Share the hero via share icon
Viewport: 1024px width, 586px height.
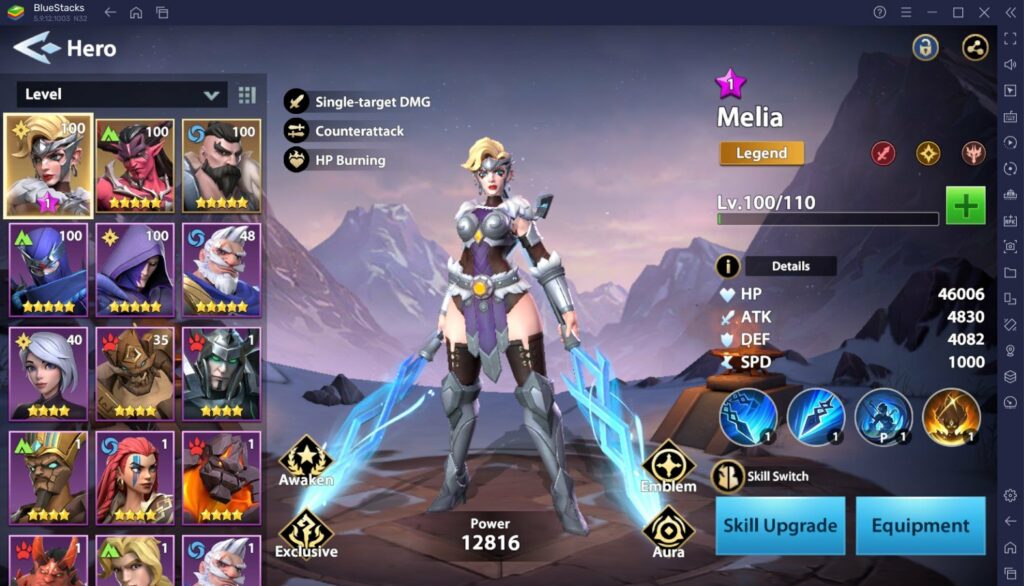[x=975, y=47]
